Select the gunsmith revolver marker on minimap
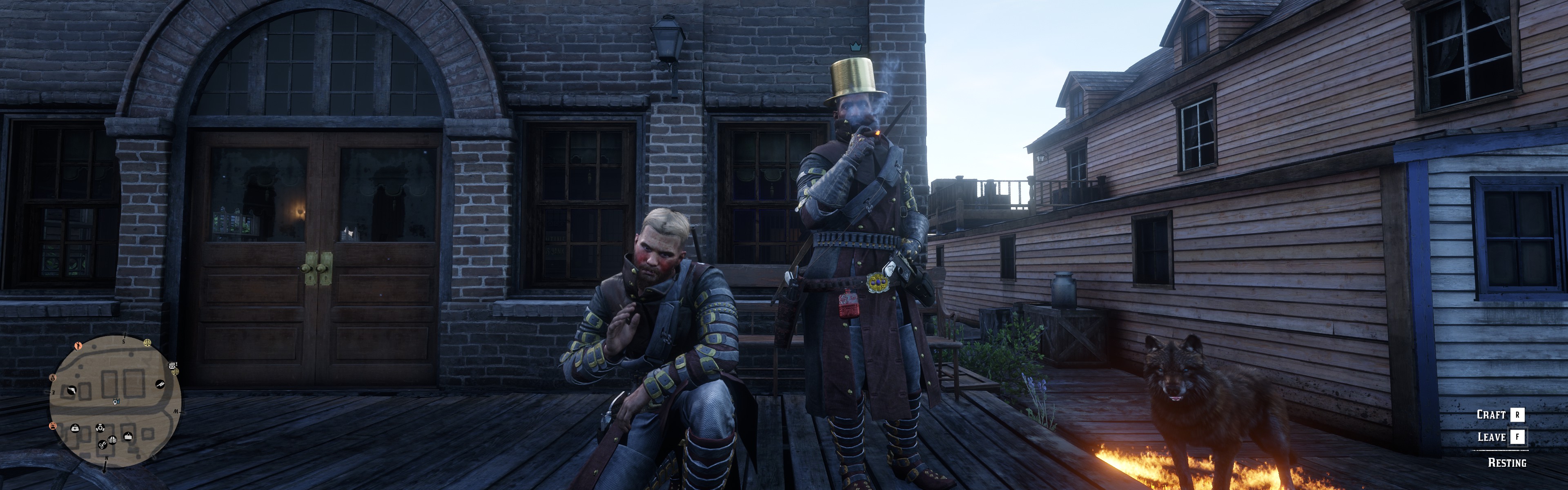The image size is (1568, 490). 72,391
